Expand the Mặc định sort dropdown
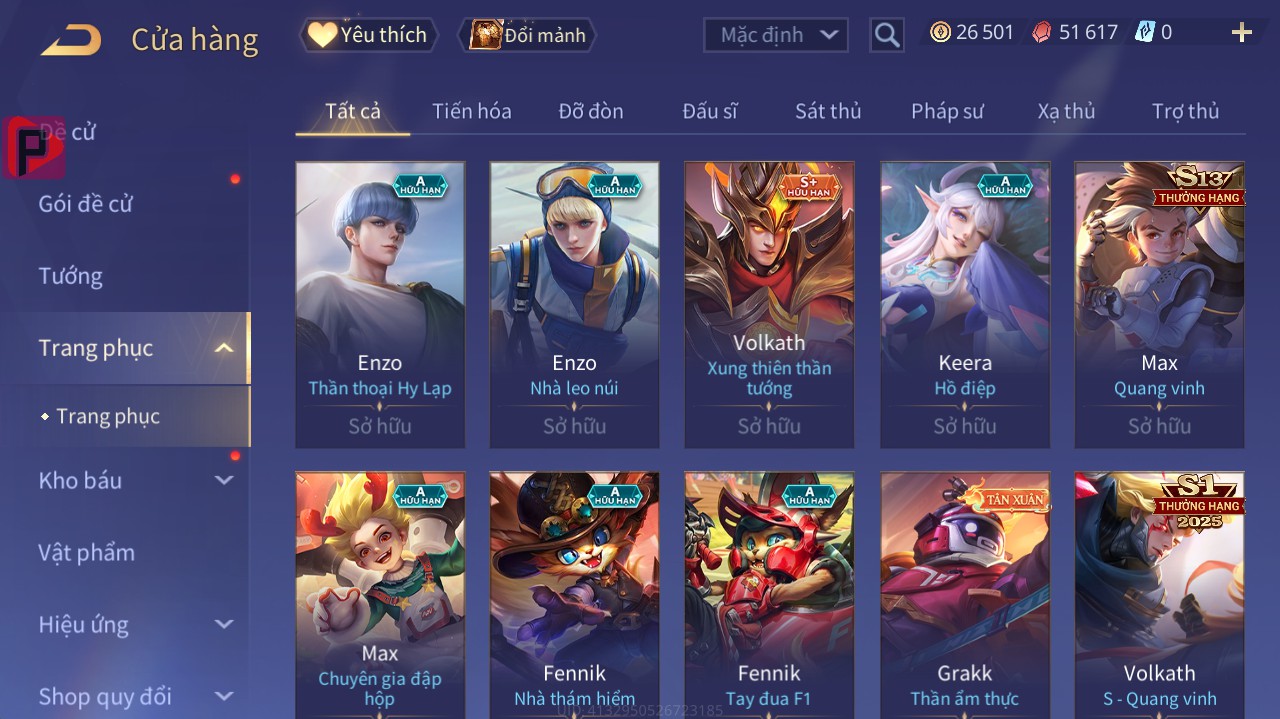The width and height of the screenshot is (1280, 719). (776, 35)
